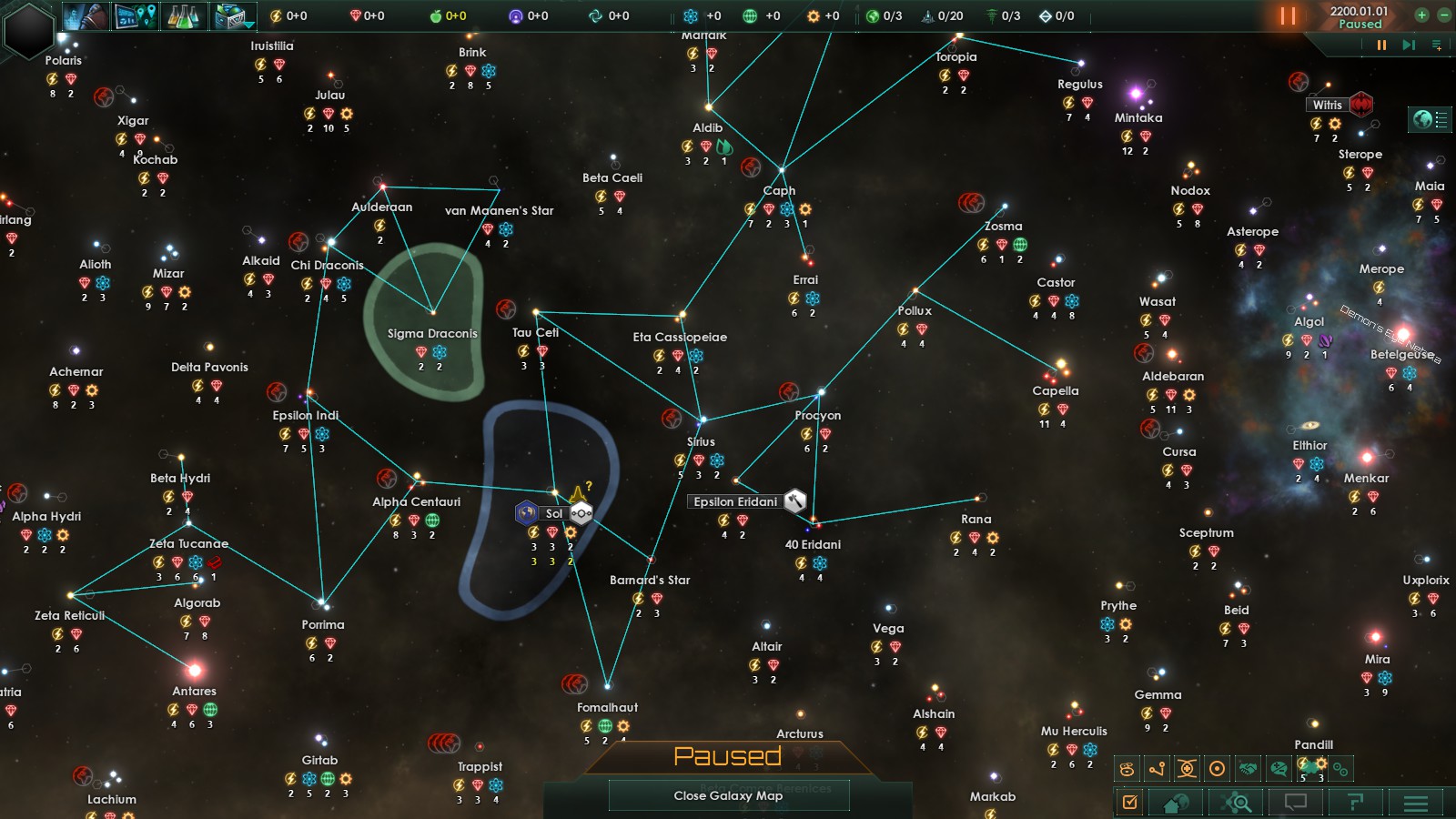Click the orange checkbox detail toggle
1456x819 pixels.
point(1129,802)
